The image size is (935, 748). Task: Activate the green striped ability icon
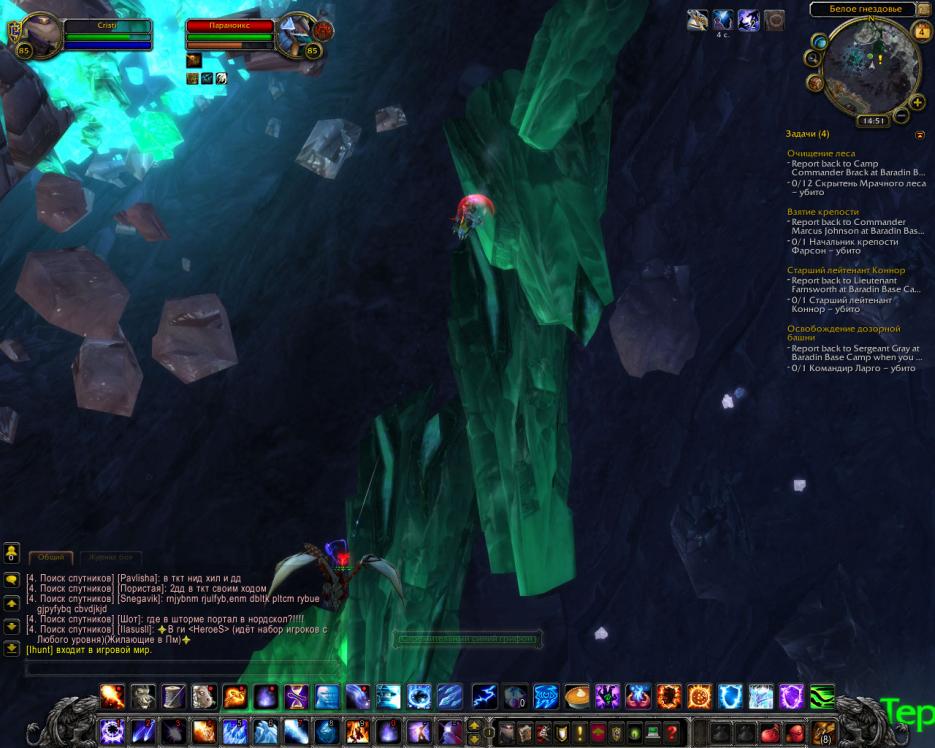[822, 696]
